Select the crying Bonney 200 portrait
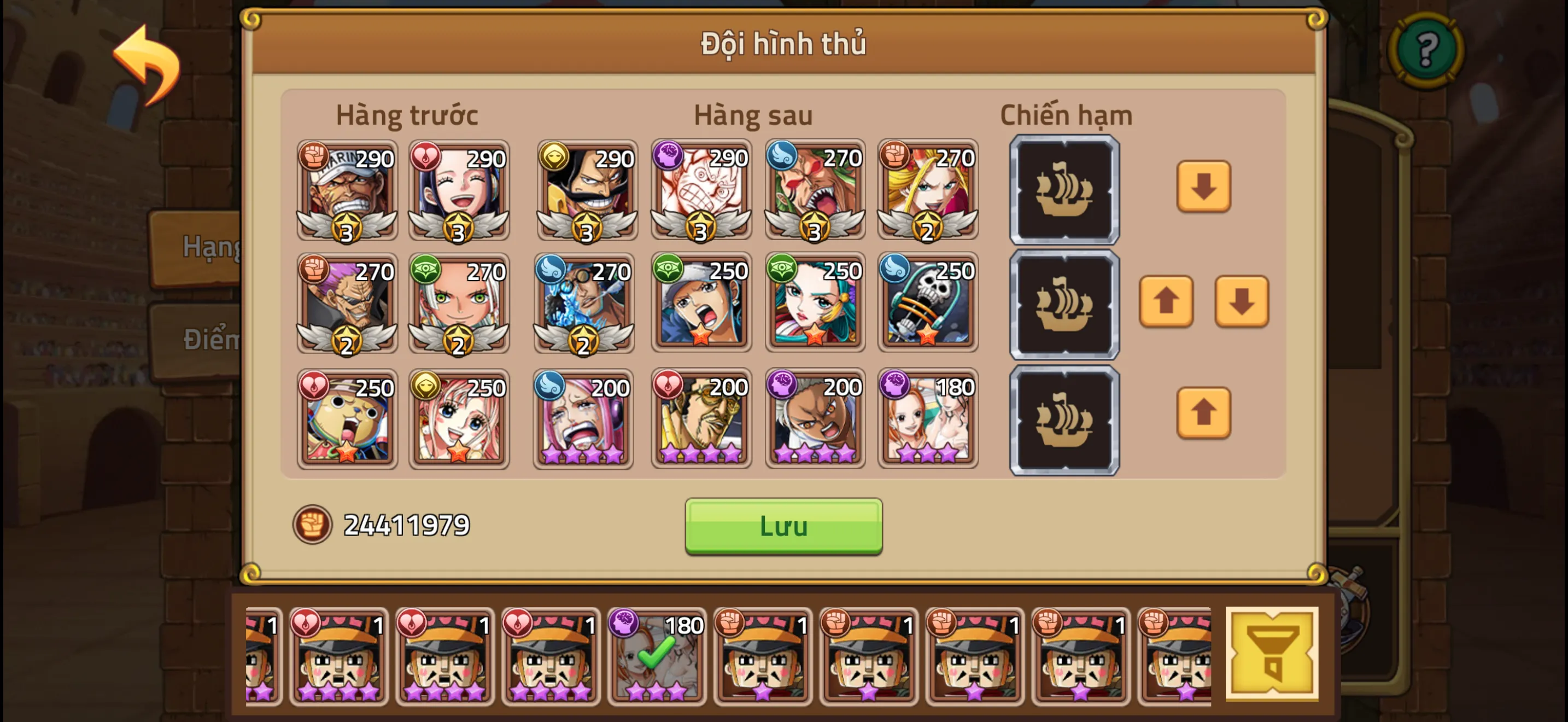The image size is (1568, 722). [x=580, y=420]
